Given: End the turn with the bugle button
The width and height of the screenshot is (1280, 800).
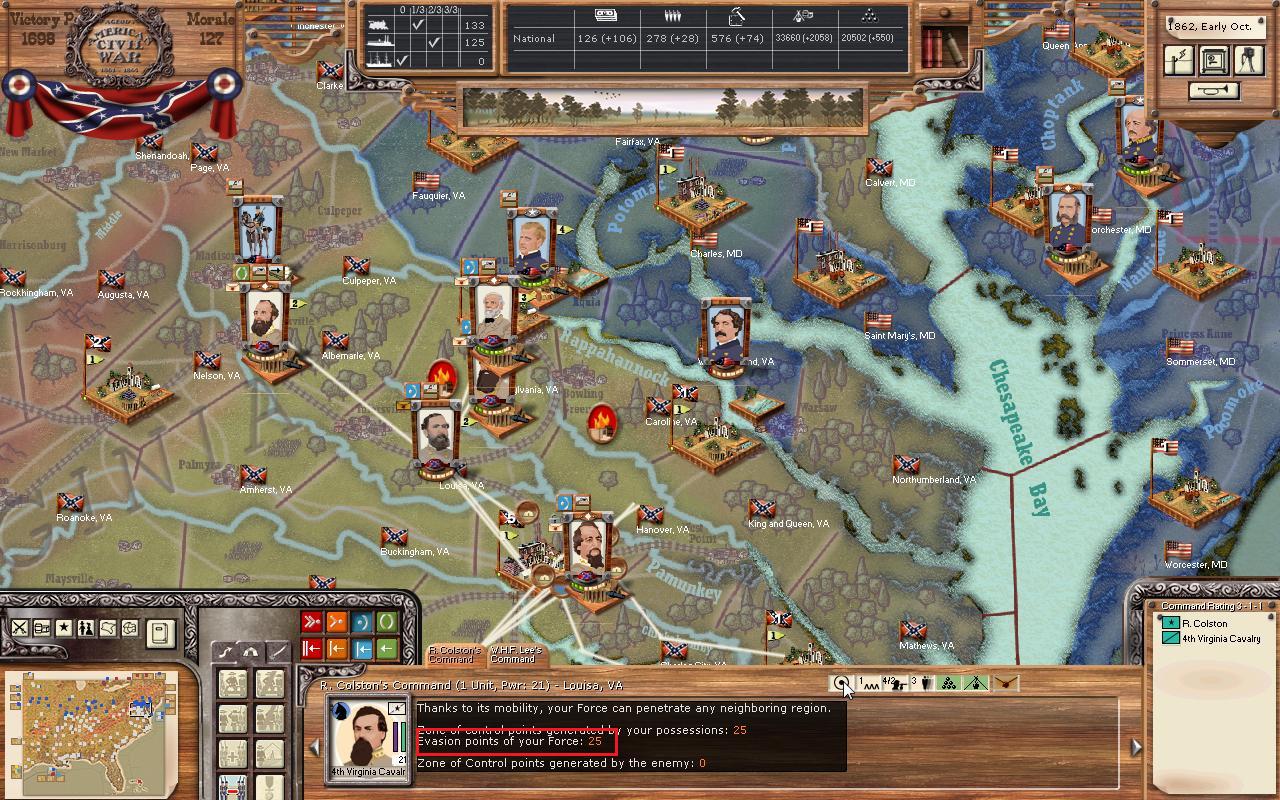Looking at the screenshot, I should pos(1213,90).
